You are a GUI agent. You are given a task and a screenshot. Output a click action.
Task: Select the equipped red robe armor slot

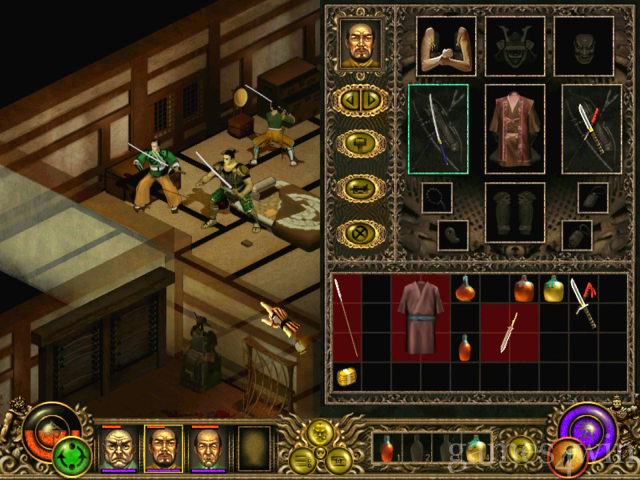(x=515, y=128)
